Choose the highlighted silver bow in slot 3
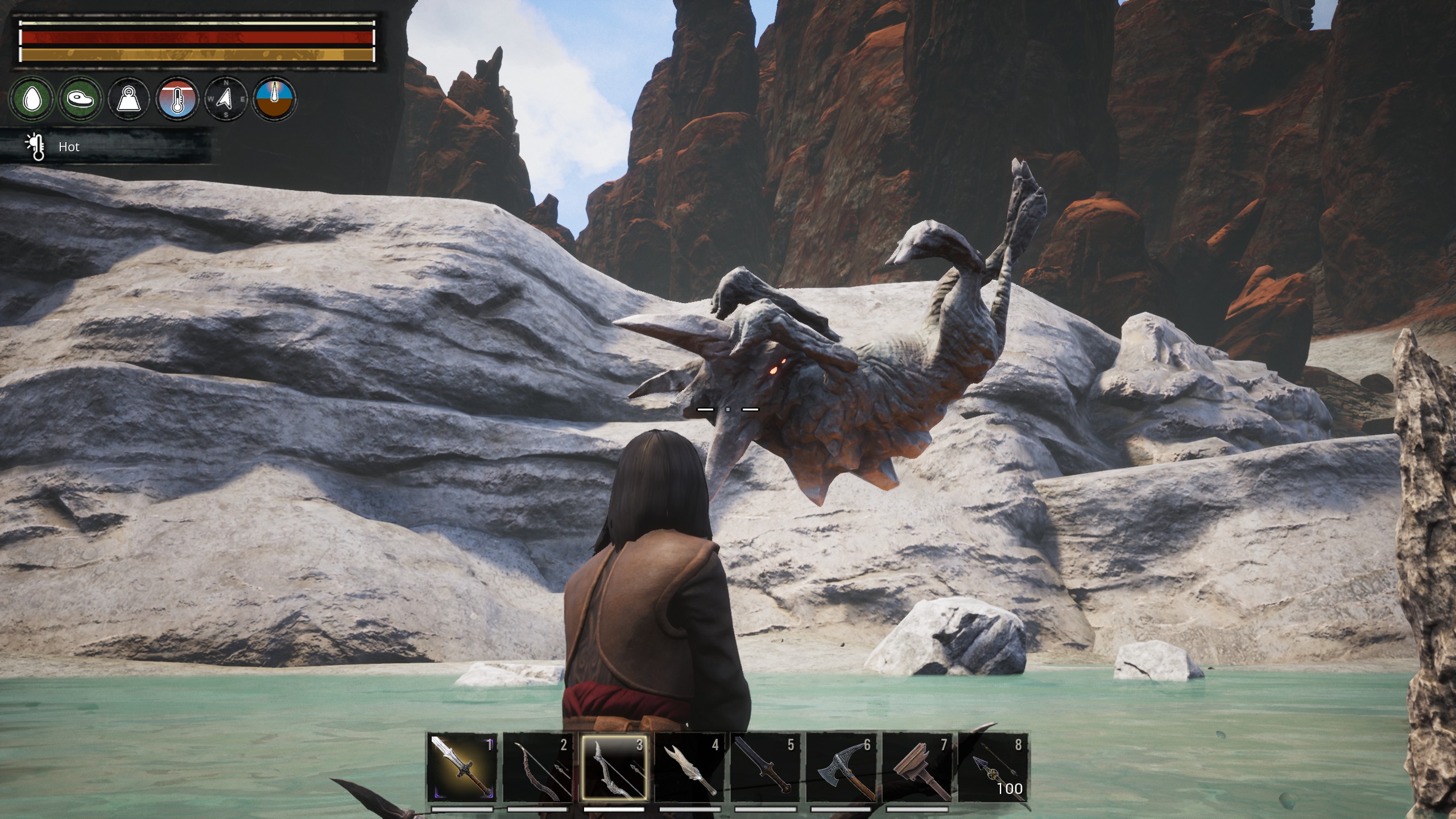1456x819 pixels. click(x=613, y=766)
